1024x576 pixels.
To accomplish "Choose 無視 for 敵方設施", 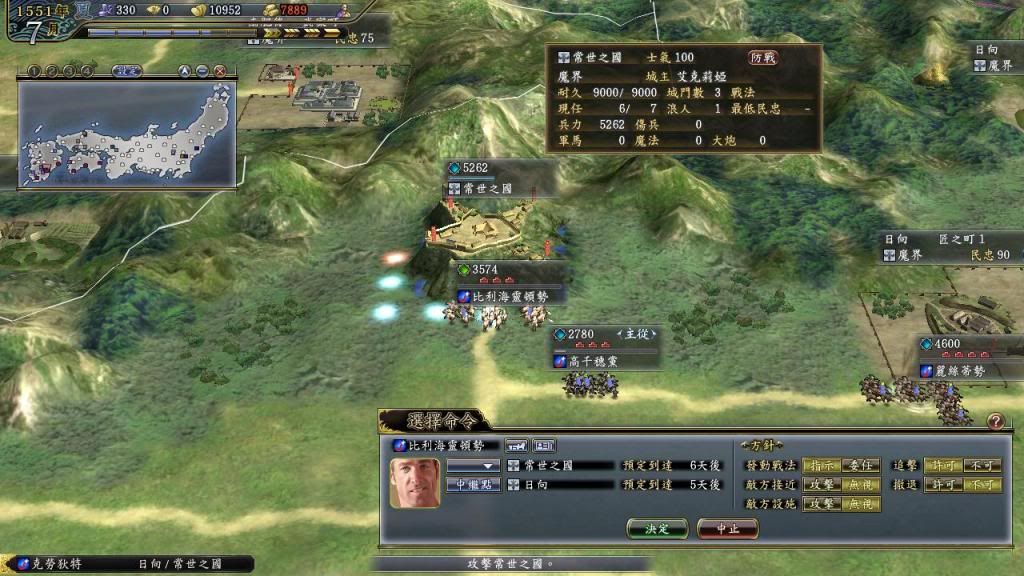I will (860, 504).
